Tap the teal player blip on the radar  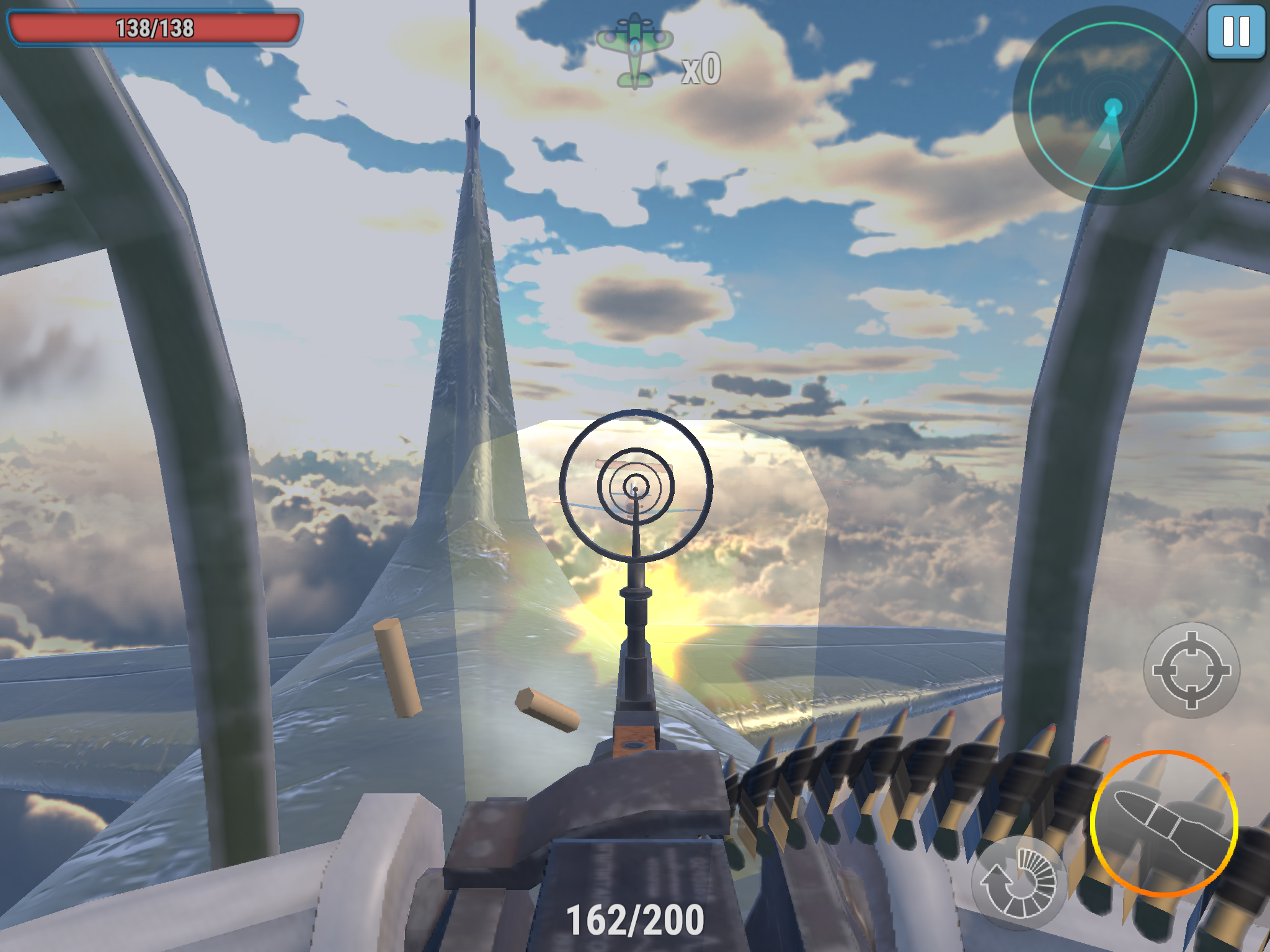coord(1114,105)
